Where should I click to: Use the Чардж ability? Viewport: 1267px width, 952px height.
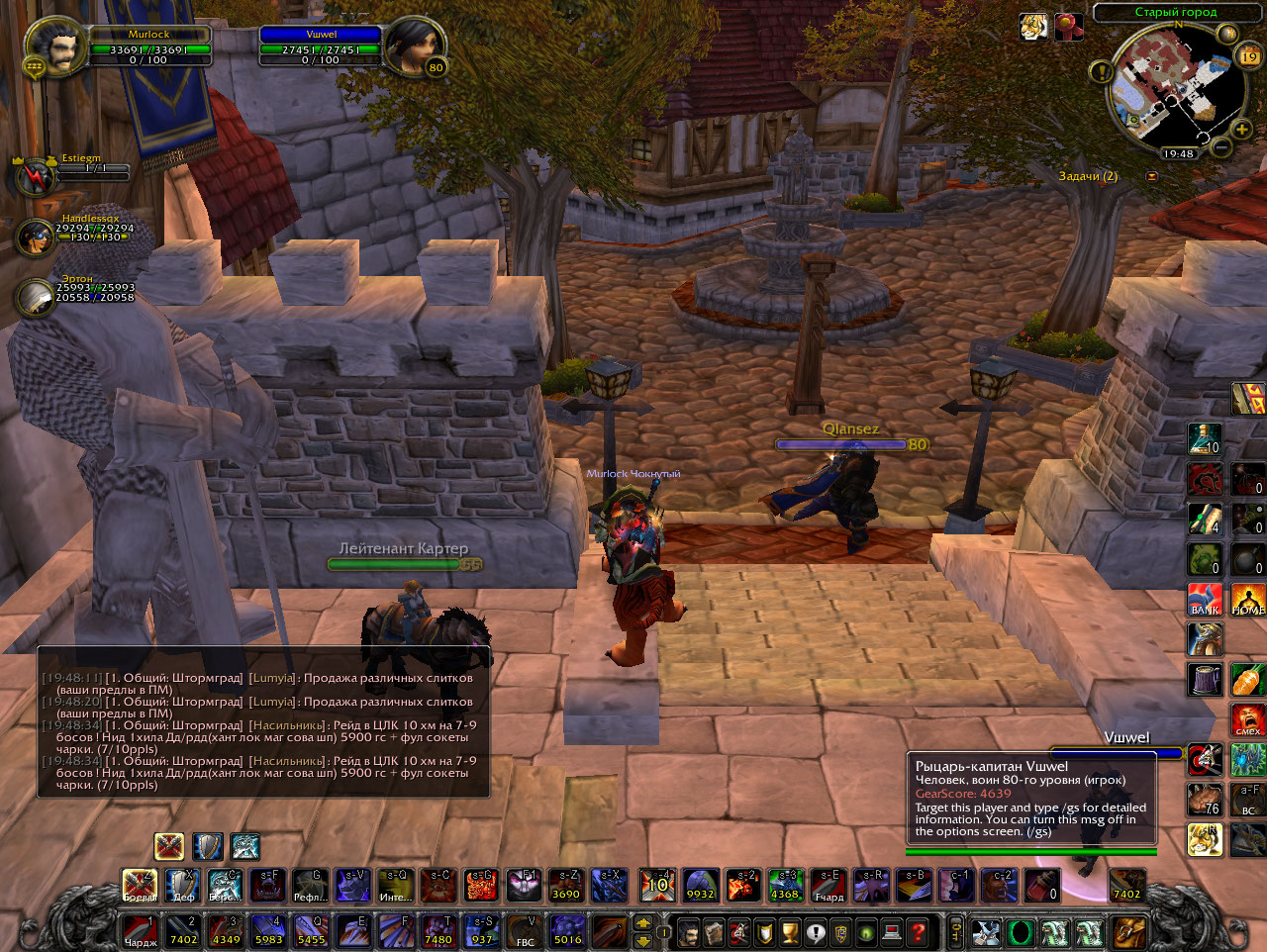(x=140, y=931)
